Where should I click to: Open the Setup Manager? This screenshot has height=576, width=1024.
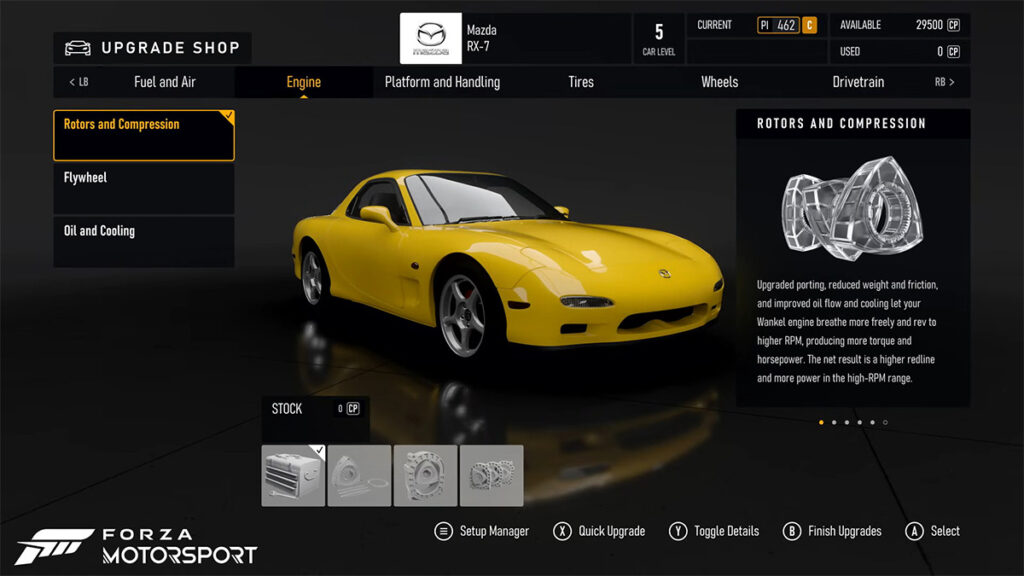click(x=482, y=531)
